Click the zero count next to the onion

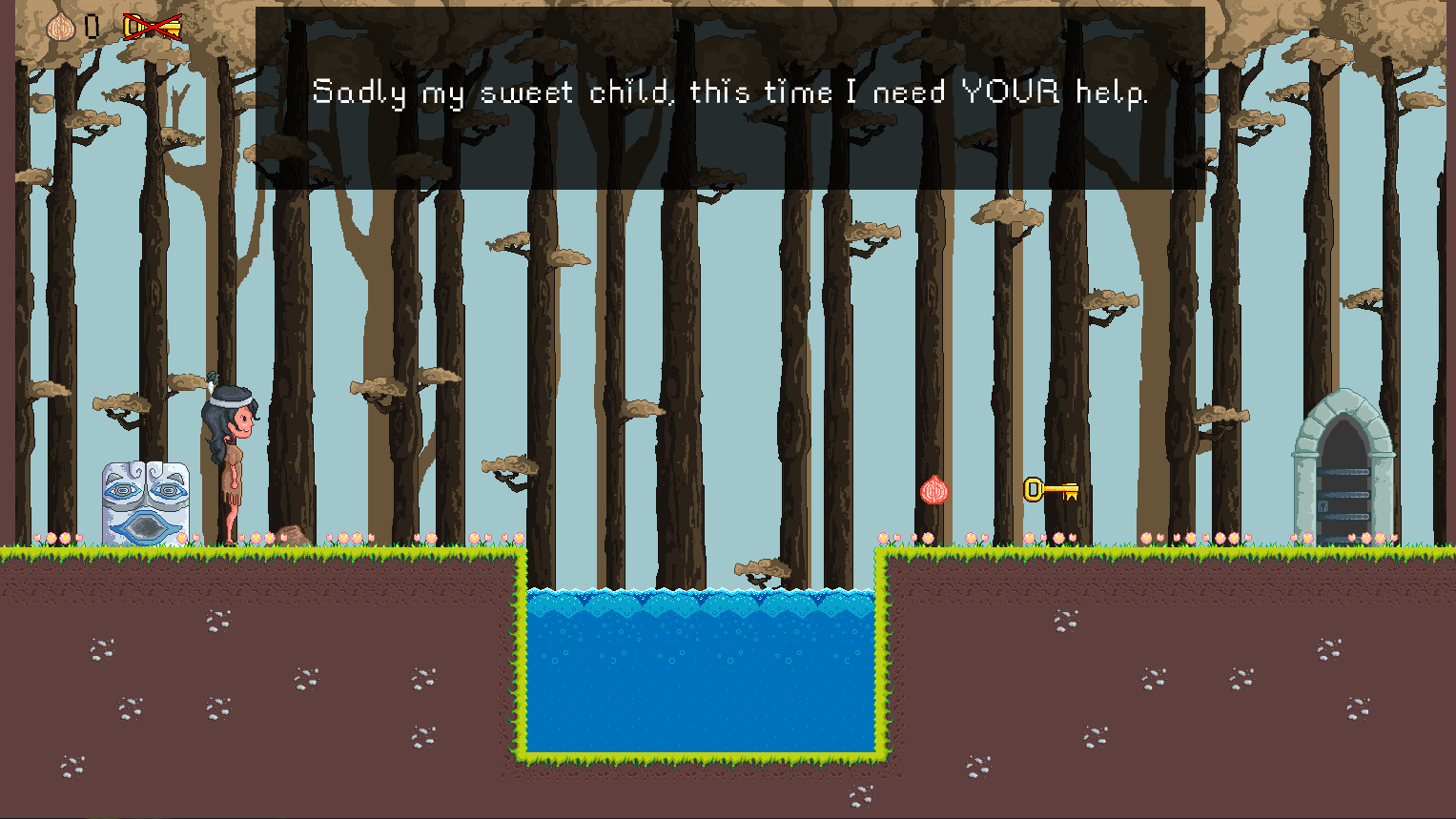coord(92,24)
